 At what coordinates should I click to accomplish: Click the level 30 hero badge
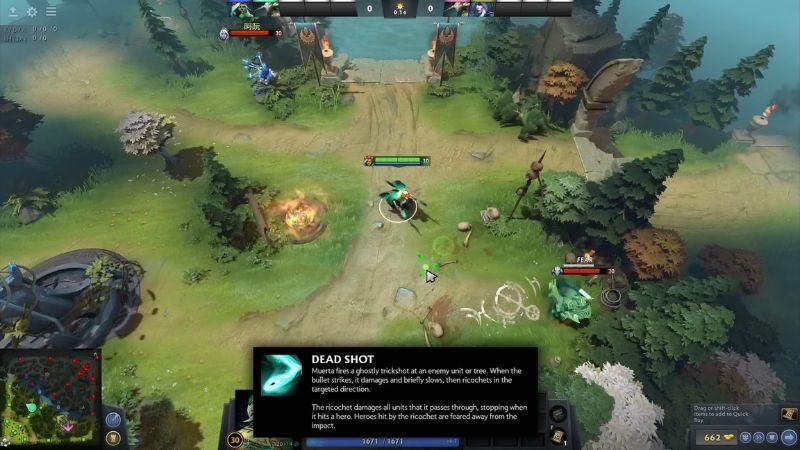(x=237, y=438)
